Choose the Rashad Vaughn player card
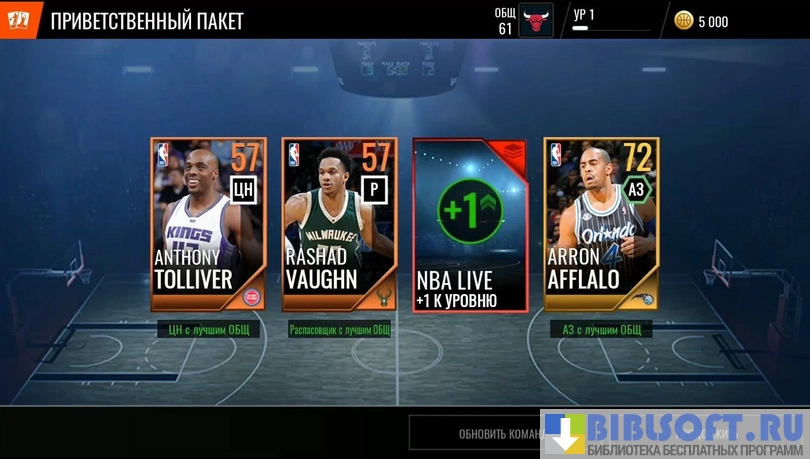 [x=339, y=225]
